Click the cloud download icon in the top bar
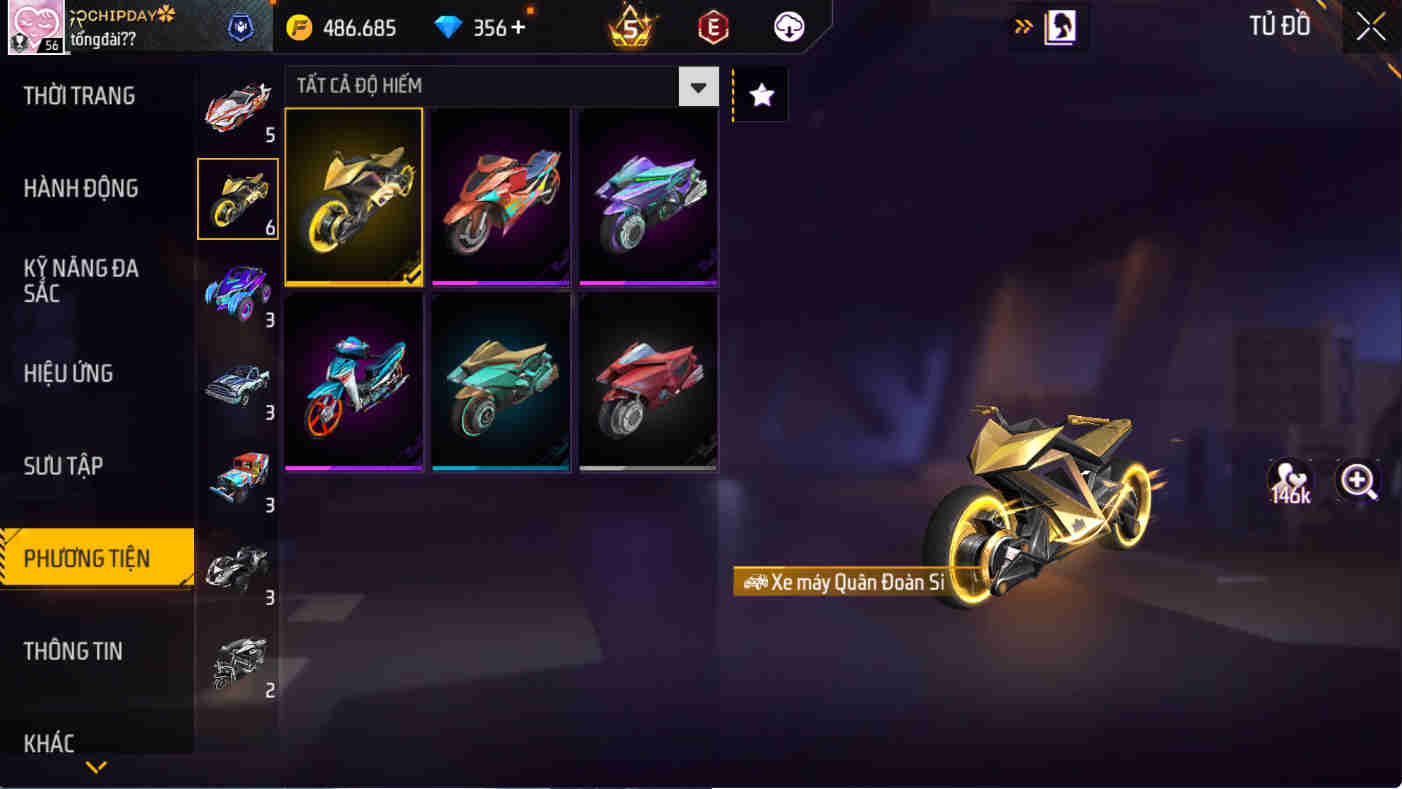This screenshot has height=789, width=1402. [788, 27]
